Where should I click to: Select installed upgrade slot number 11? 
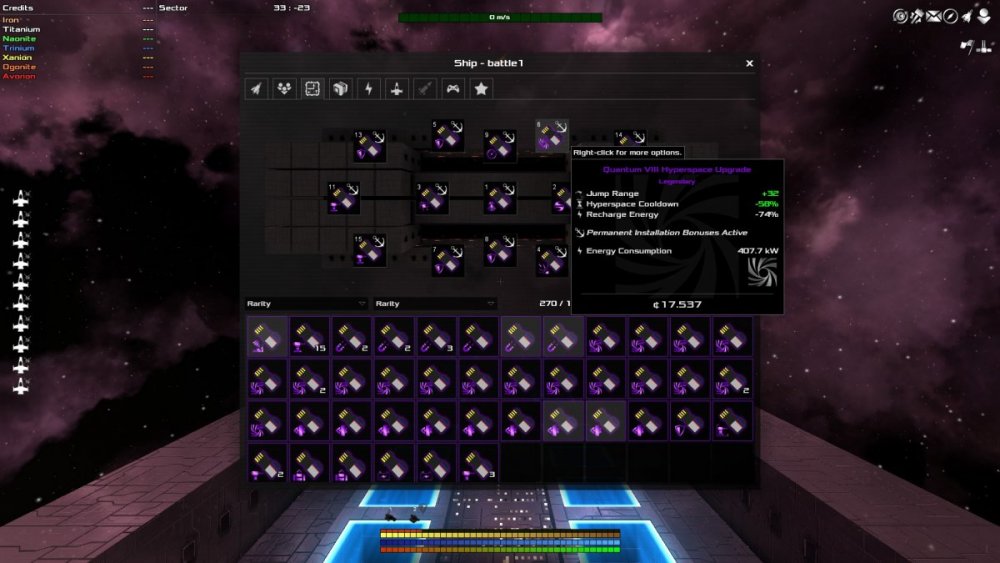click(x=345, y=198)
